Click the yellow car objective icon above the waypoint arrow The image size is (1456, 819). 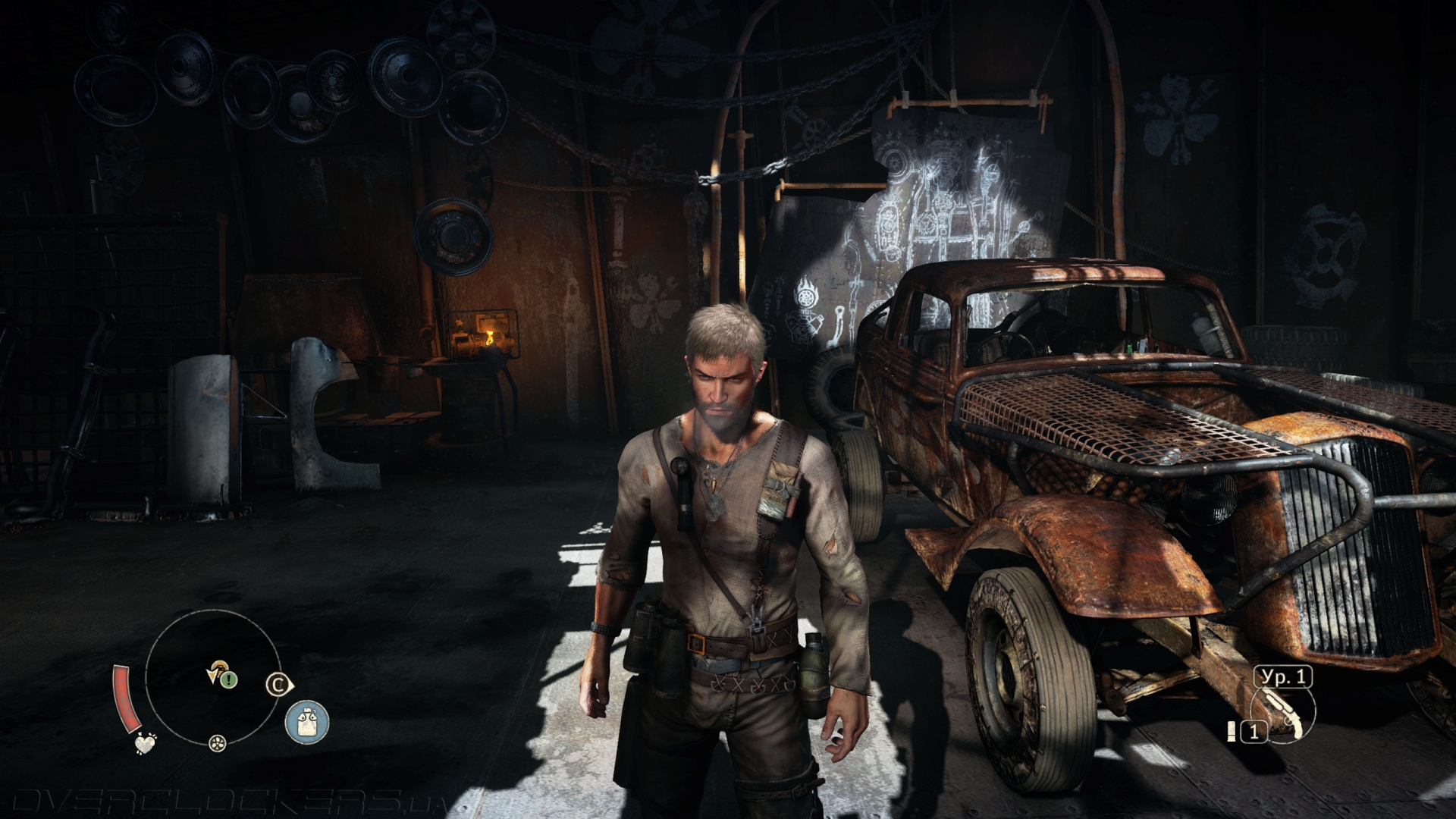coord(221,667)
